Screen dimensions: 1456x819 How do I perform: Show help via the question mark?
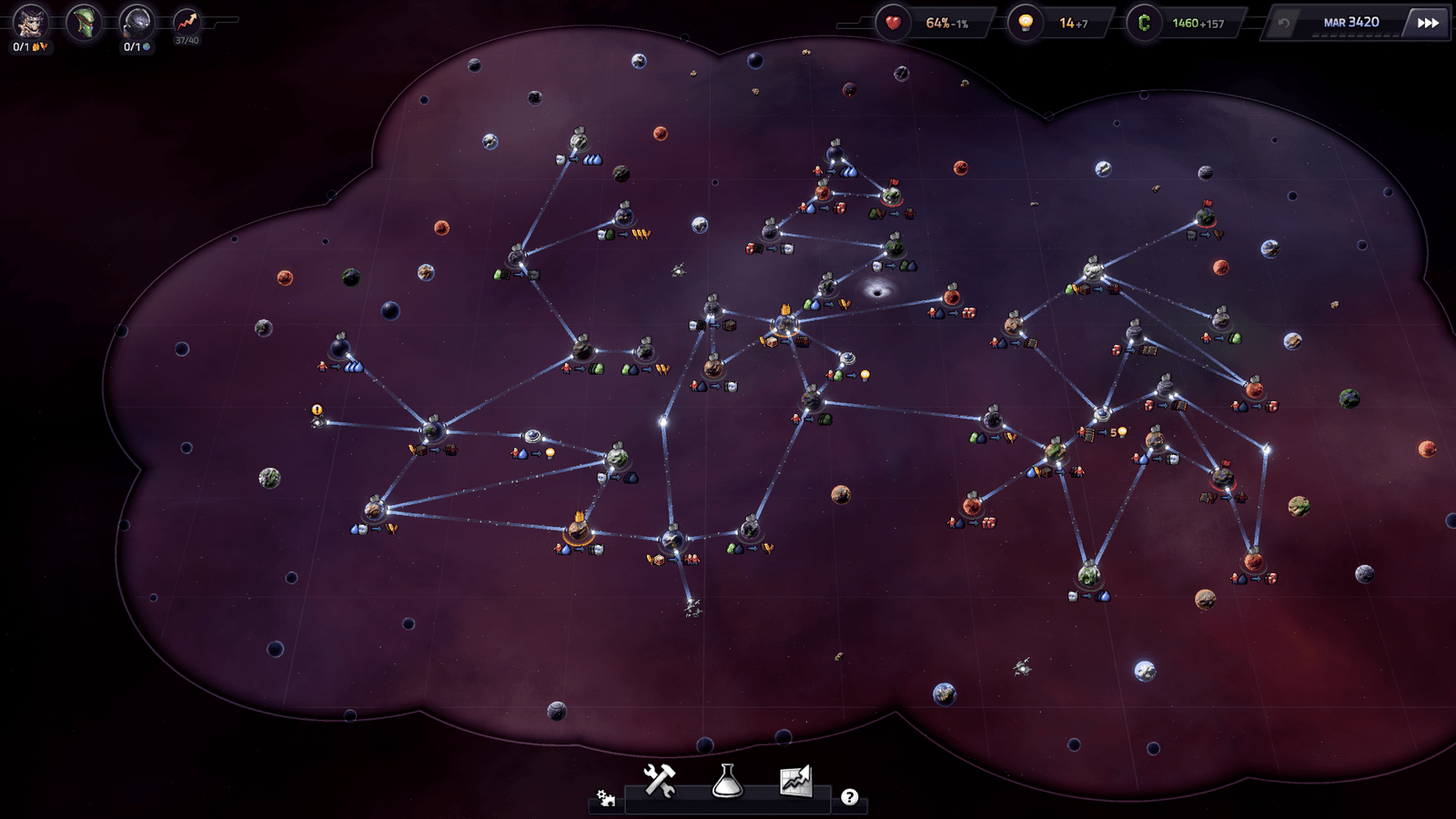tap(849, 797)
